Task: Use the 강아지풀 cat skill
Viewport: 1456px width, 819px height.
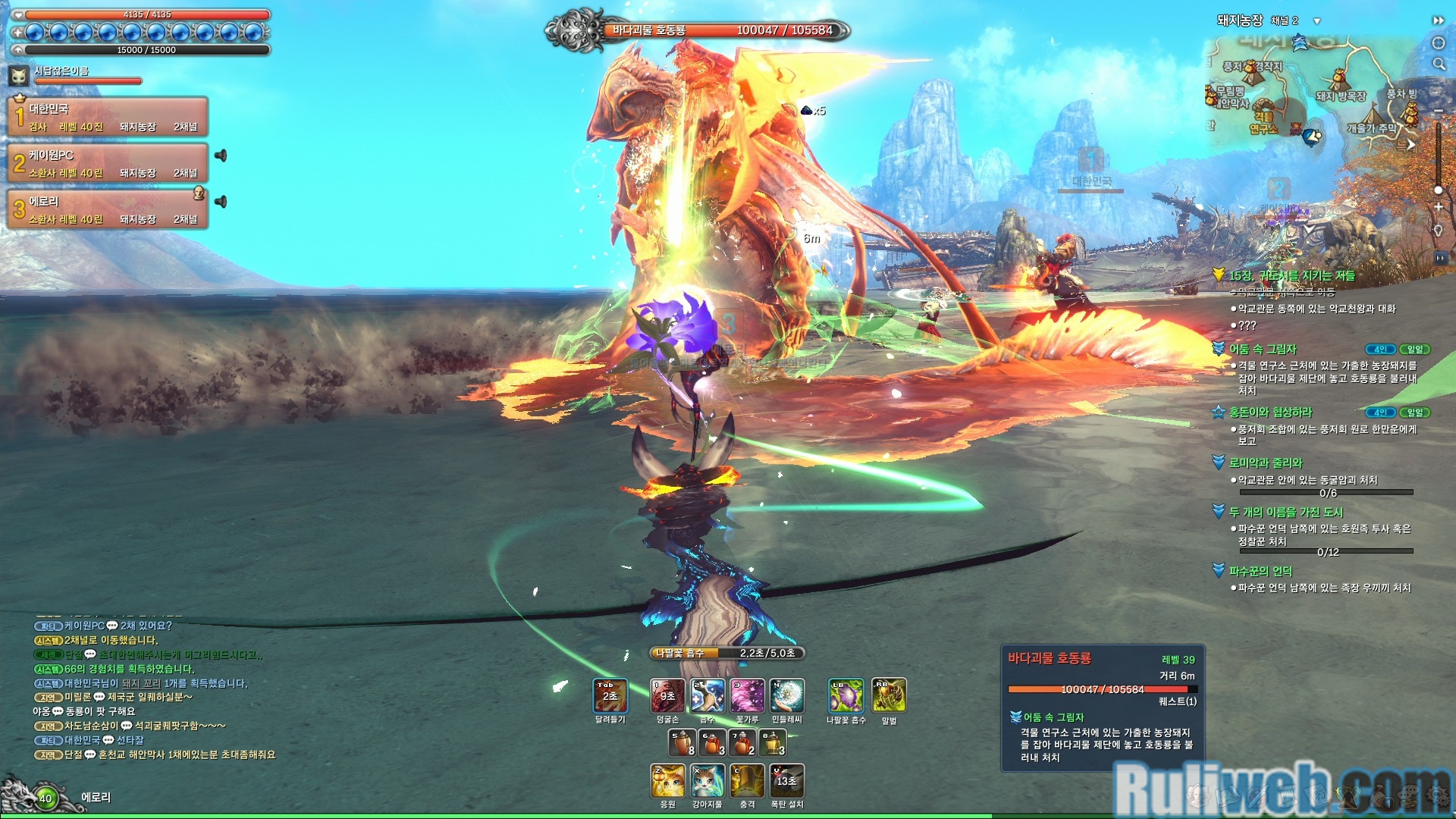Action: 707,780
